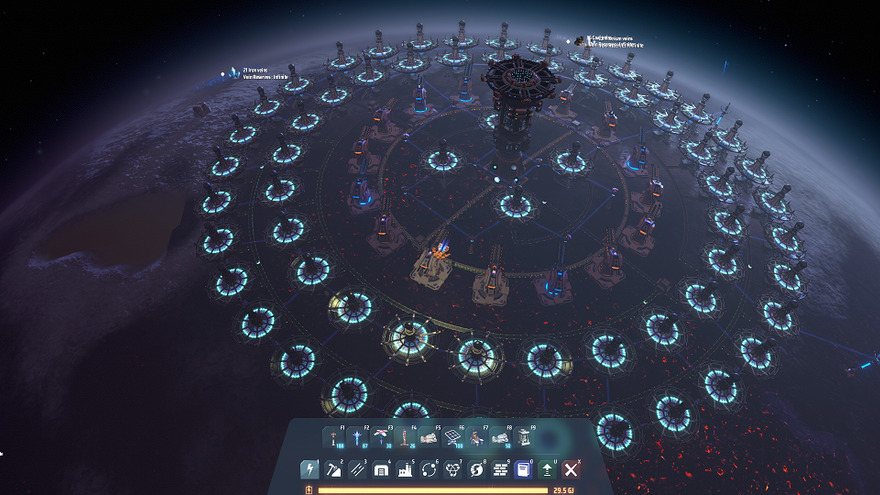Image resolution: width=880 pixels, height=495 pixels.
Task: Select the Solar Panel build slot
Action: [453, 438]
